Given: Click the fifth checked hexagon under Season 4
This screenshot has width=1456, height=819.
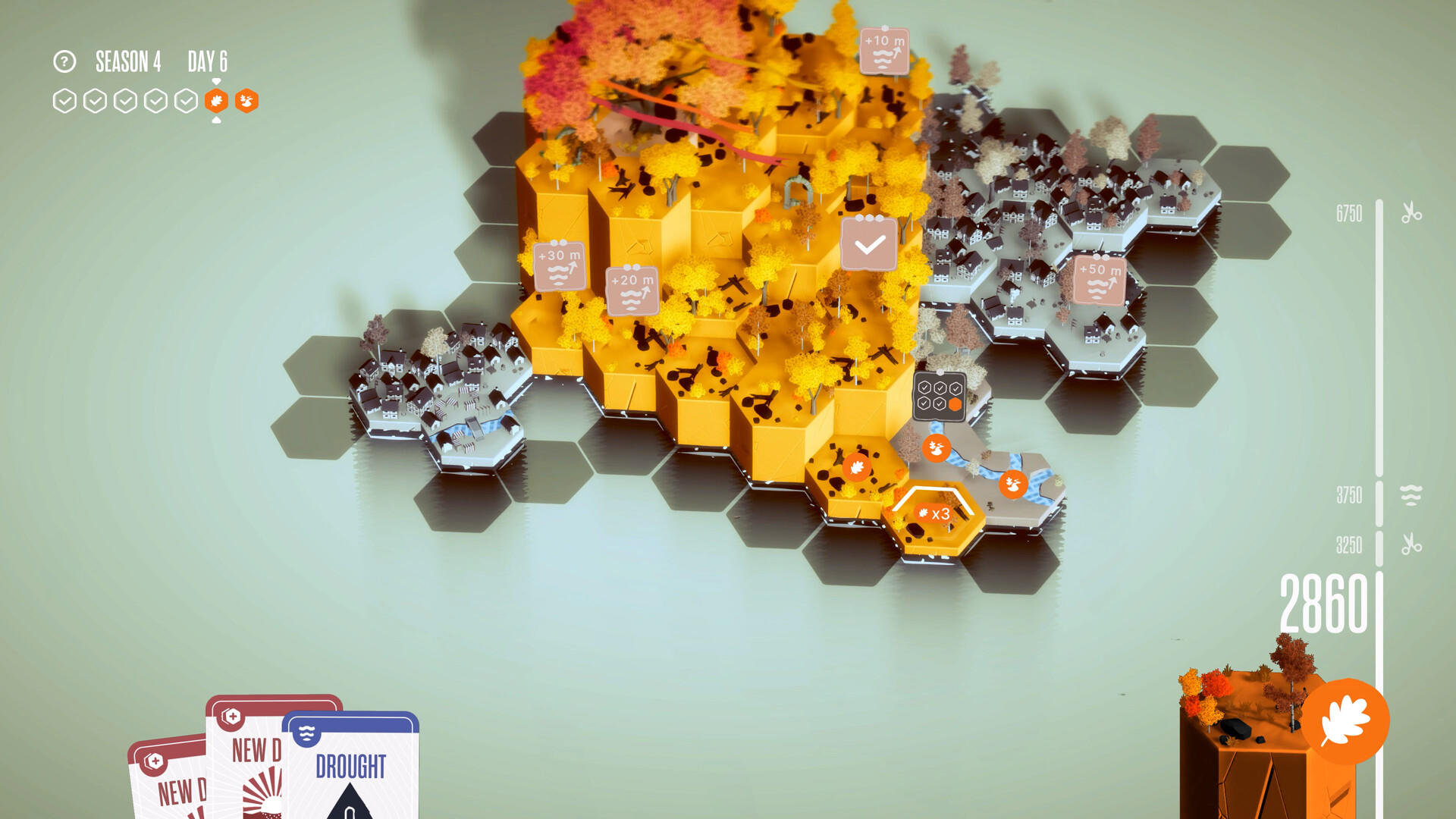Looking at the screenshot, I should [184, 99].
